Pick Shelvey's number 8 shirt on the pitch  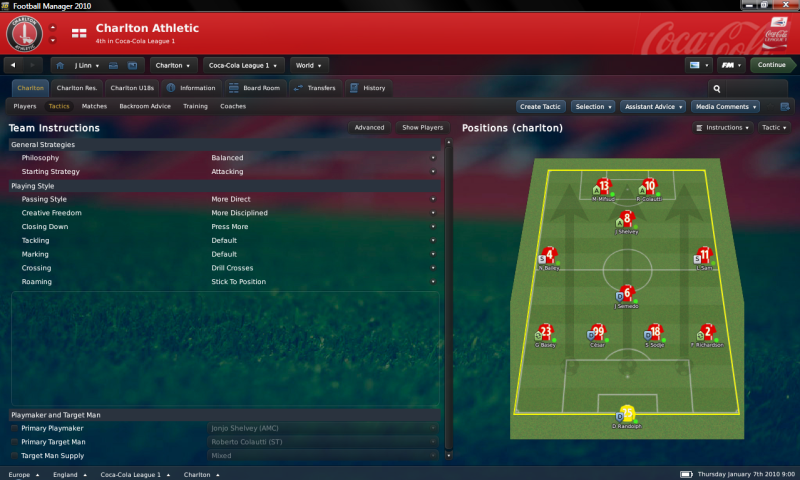pyautogui.click(x=627, y=219)
